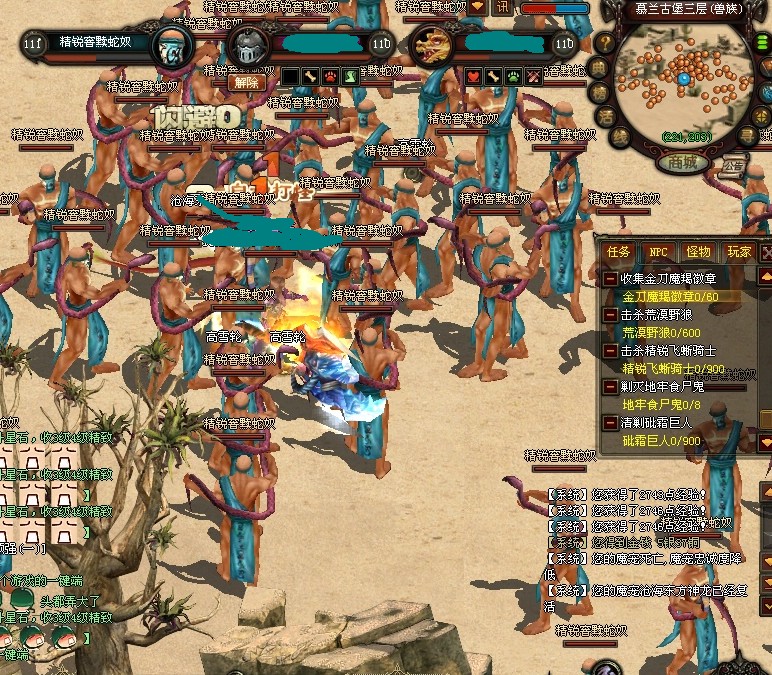
Task: Collapse the 击杀荒漠野狼 quest entry
Action: [x=611, y=315]
